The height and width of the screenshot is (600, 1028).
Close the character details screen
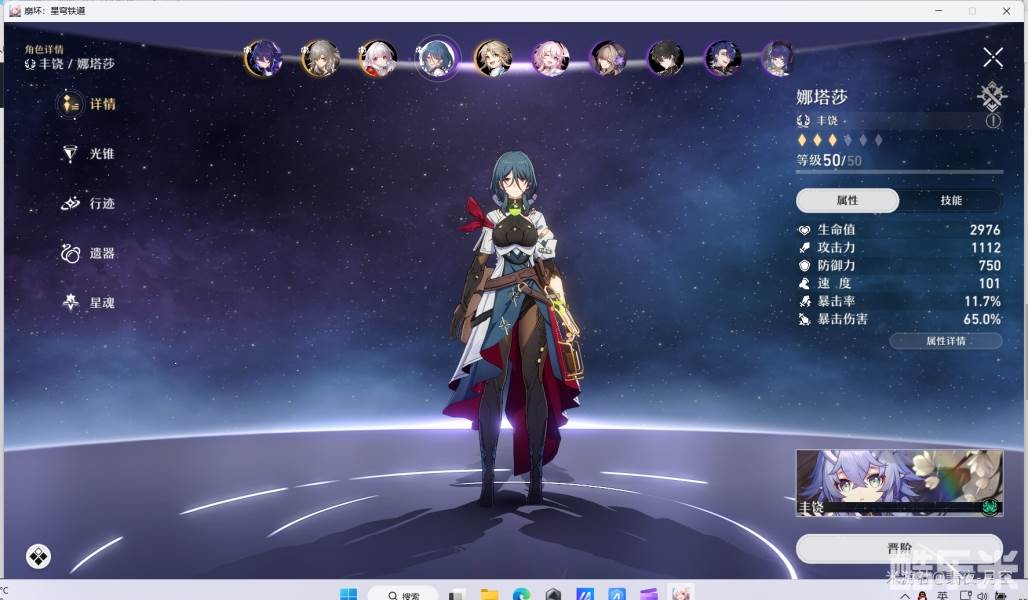coord(992,58)
